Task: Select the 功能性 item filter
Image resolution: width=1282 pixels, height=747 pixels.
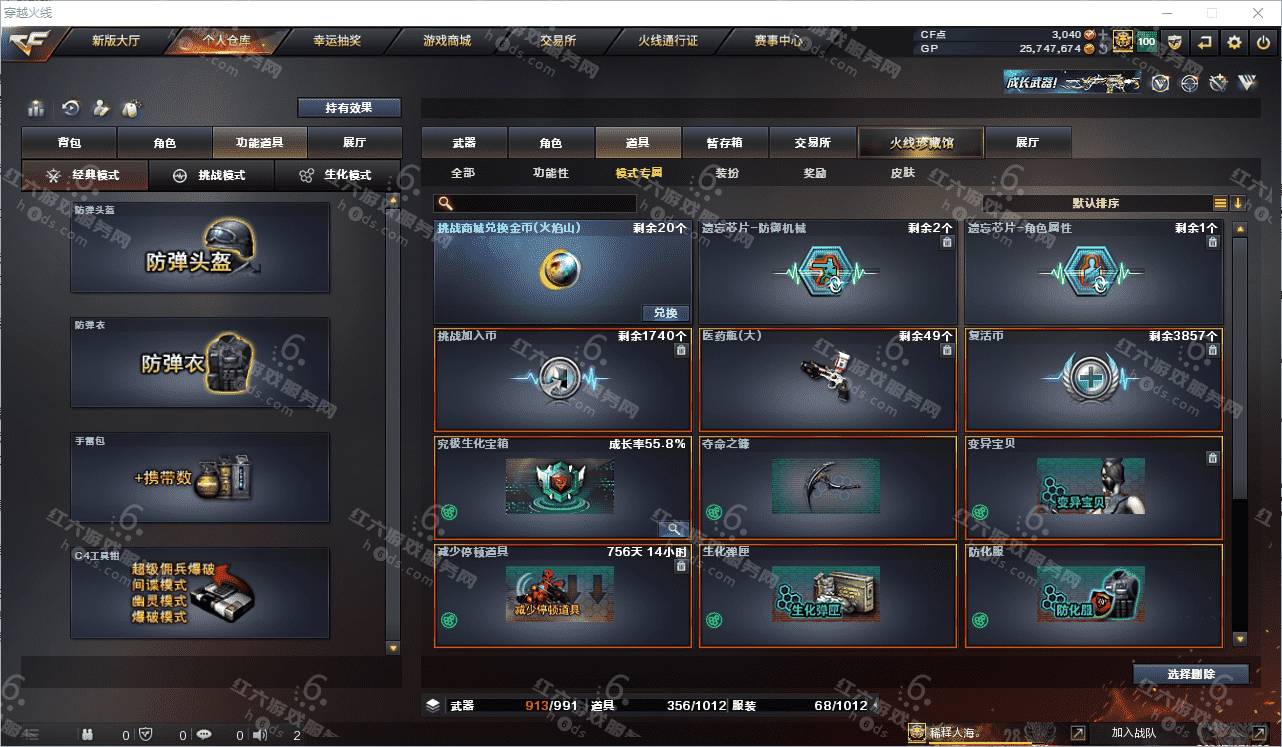Action: (x=550, y=173)
